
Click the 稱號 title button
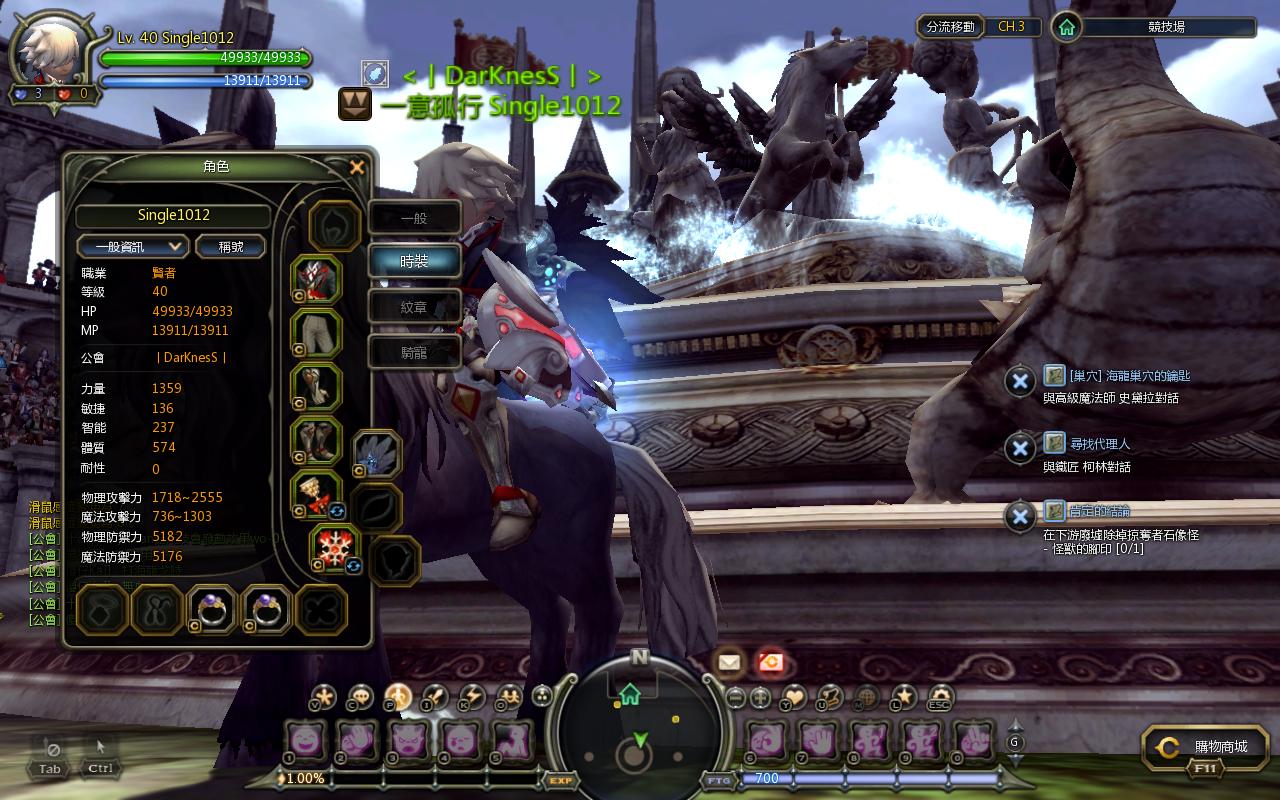pos(230,246)
